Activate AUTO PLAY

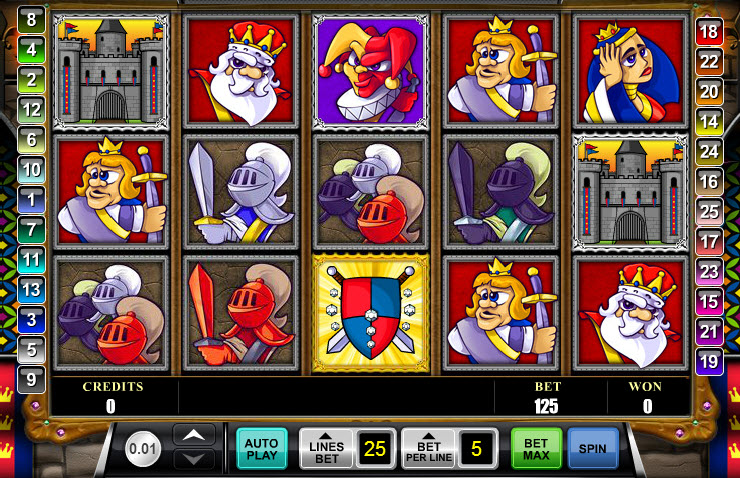point(261,449)
